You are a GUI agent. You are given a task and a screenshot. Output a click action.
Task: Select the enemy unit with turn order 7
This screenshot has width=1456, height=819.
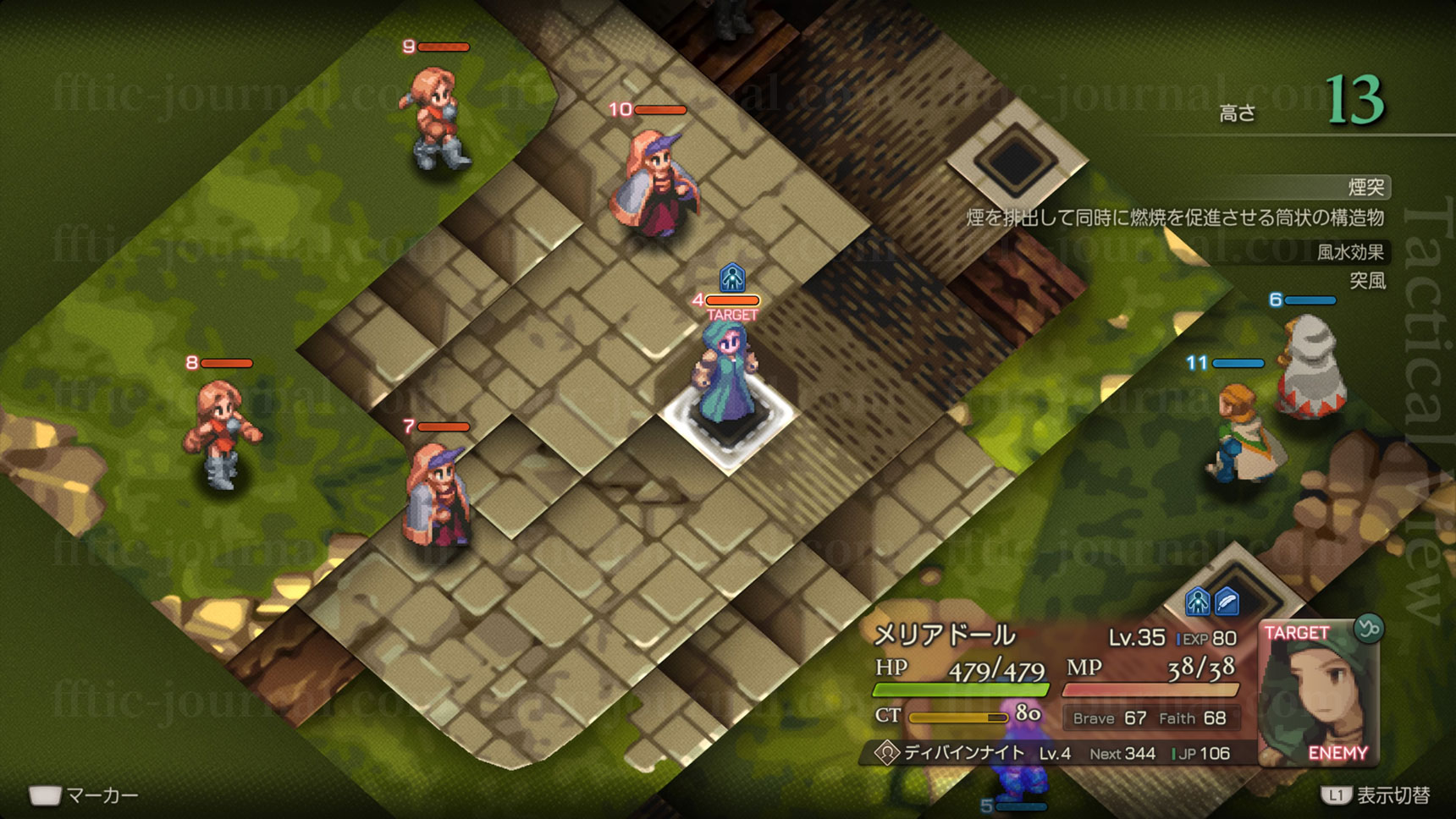coord(438,495)
